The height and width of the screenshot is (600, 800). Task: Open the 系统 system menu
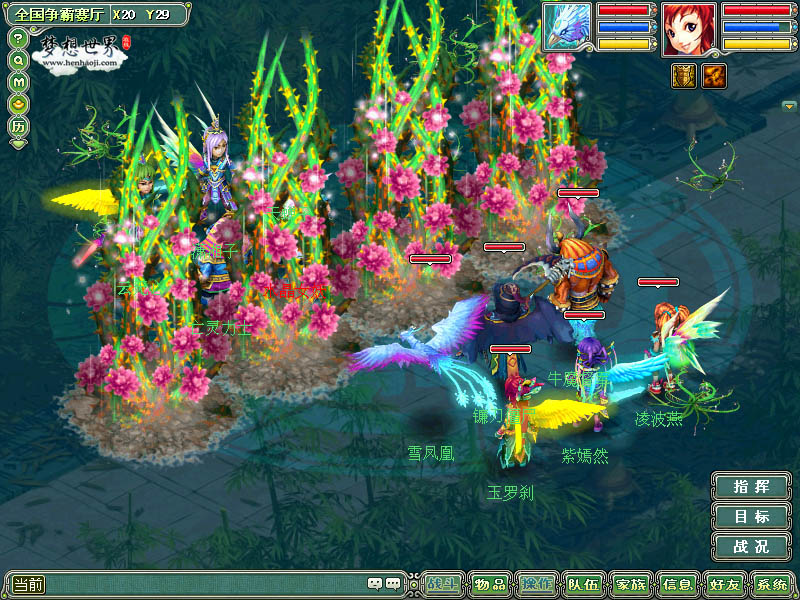point(771,584)
